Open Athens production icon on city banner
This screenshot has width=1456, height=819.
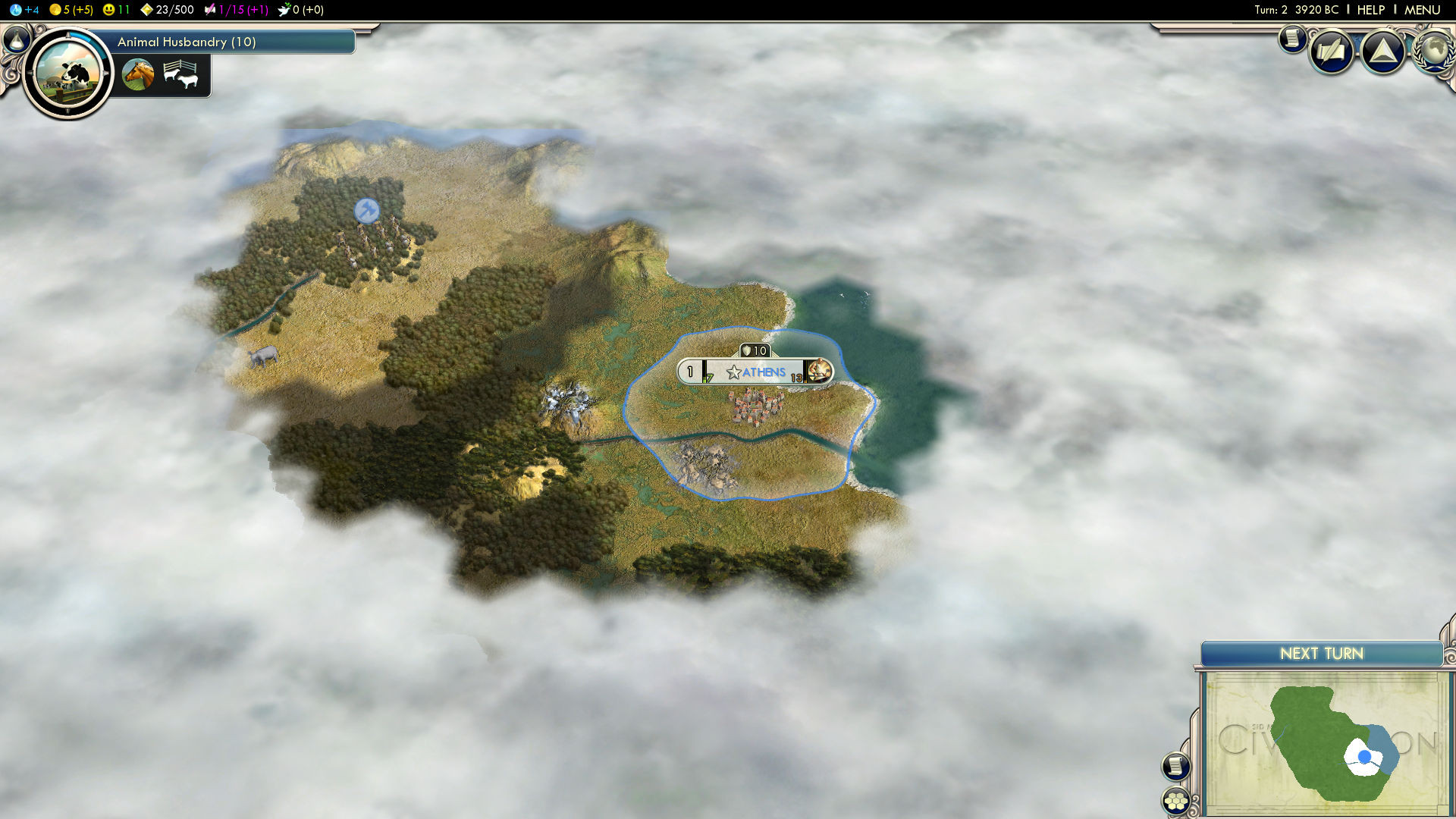click(819, 371)
